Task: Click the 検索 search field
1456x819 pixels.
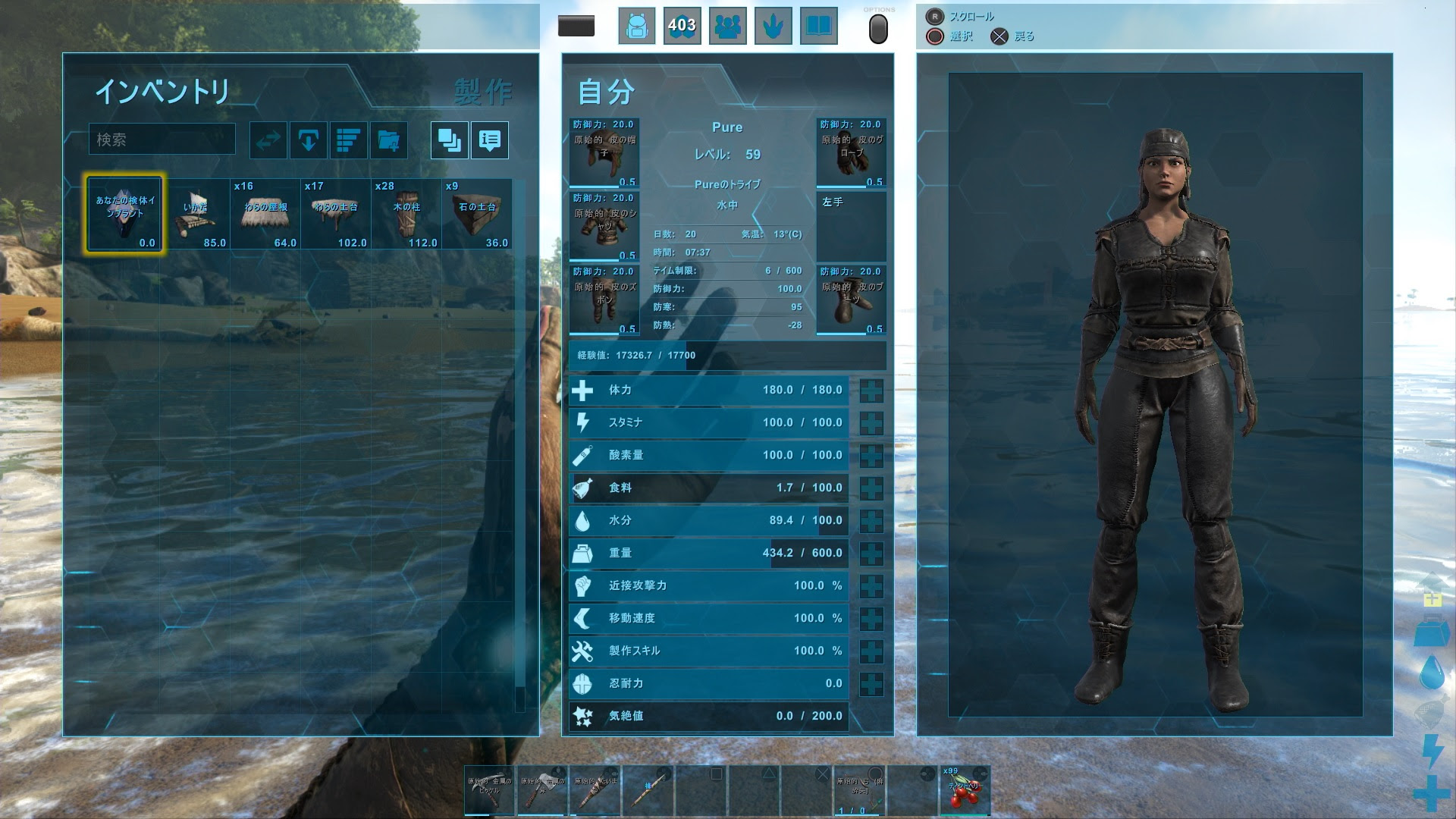Action: coord(162,140)
